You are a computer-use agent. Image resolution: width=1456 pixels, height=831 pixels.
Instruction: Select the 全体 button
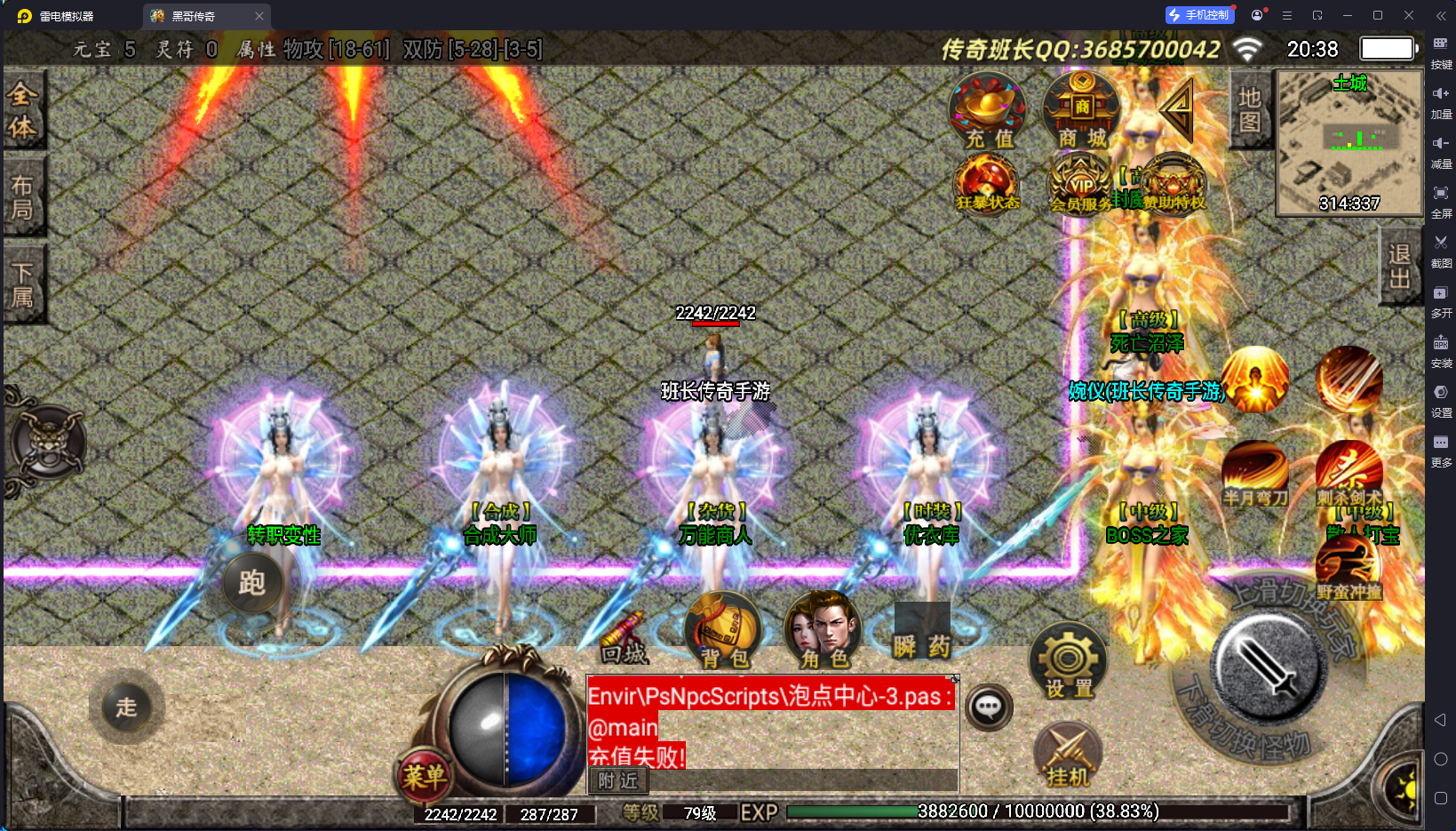[22, 110]
